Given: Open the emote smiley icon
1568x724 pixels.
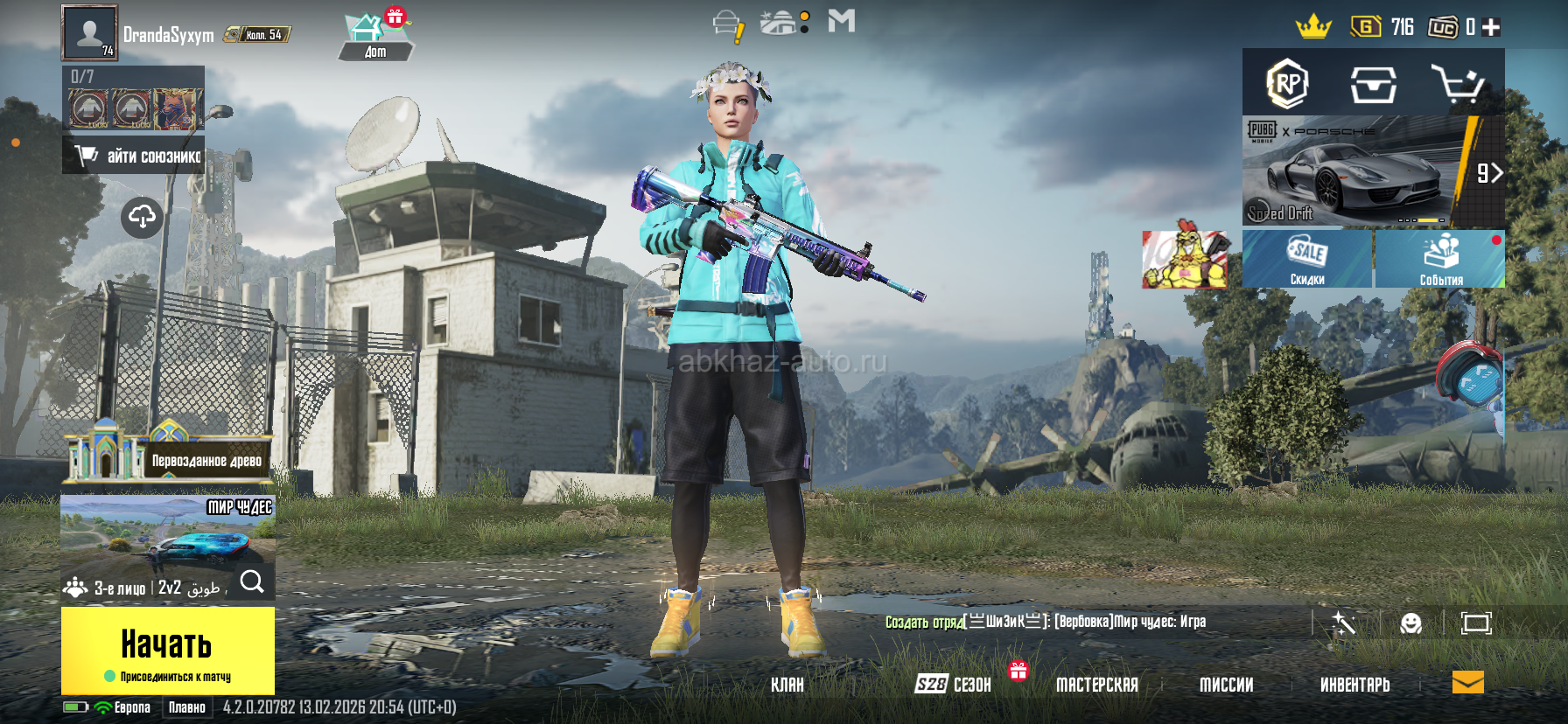Looking at the screenshot, I should (1410, 623).
